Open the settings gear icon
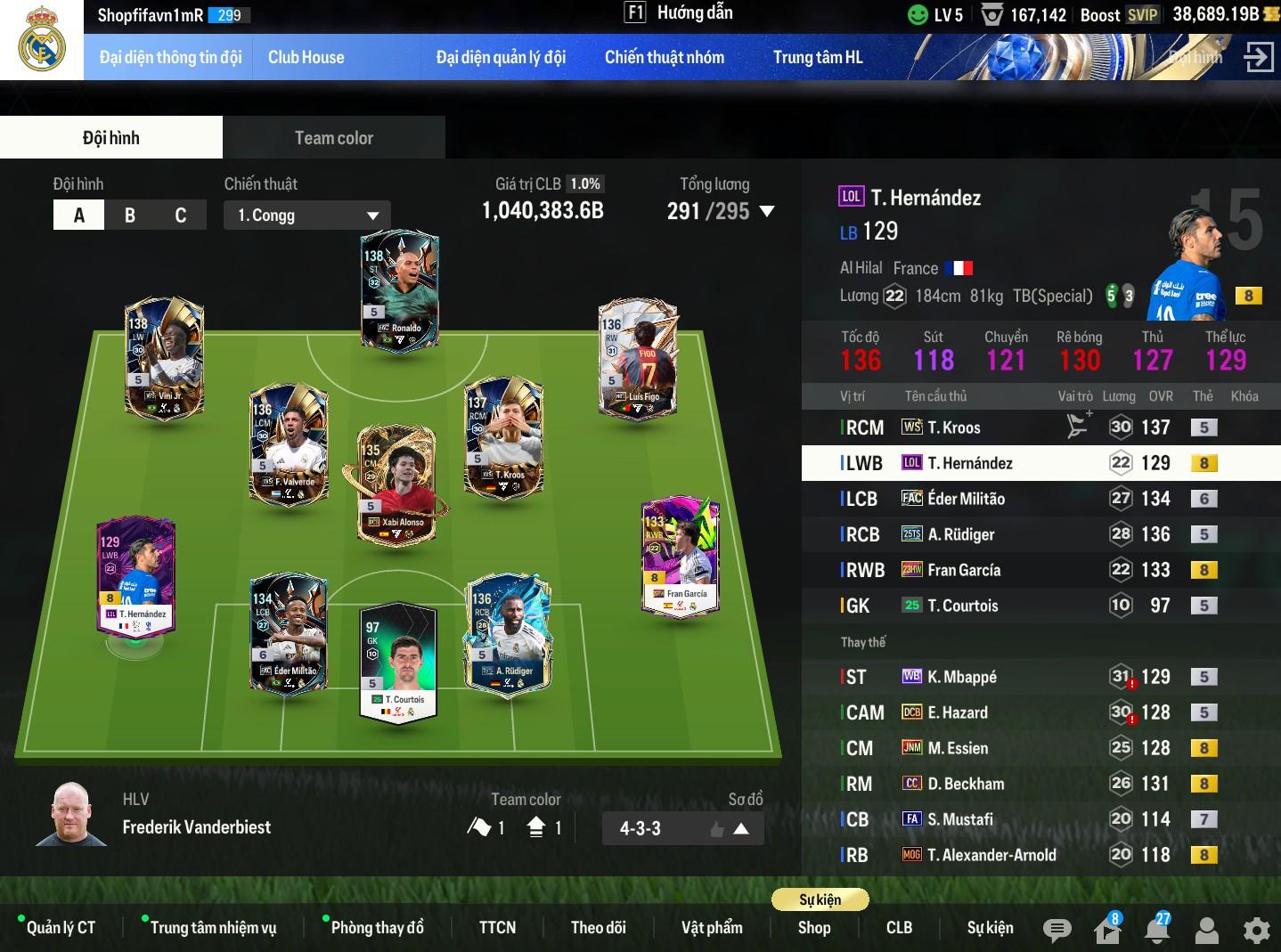 tap(1256, 931)
